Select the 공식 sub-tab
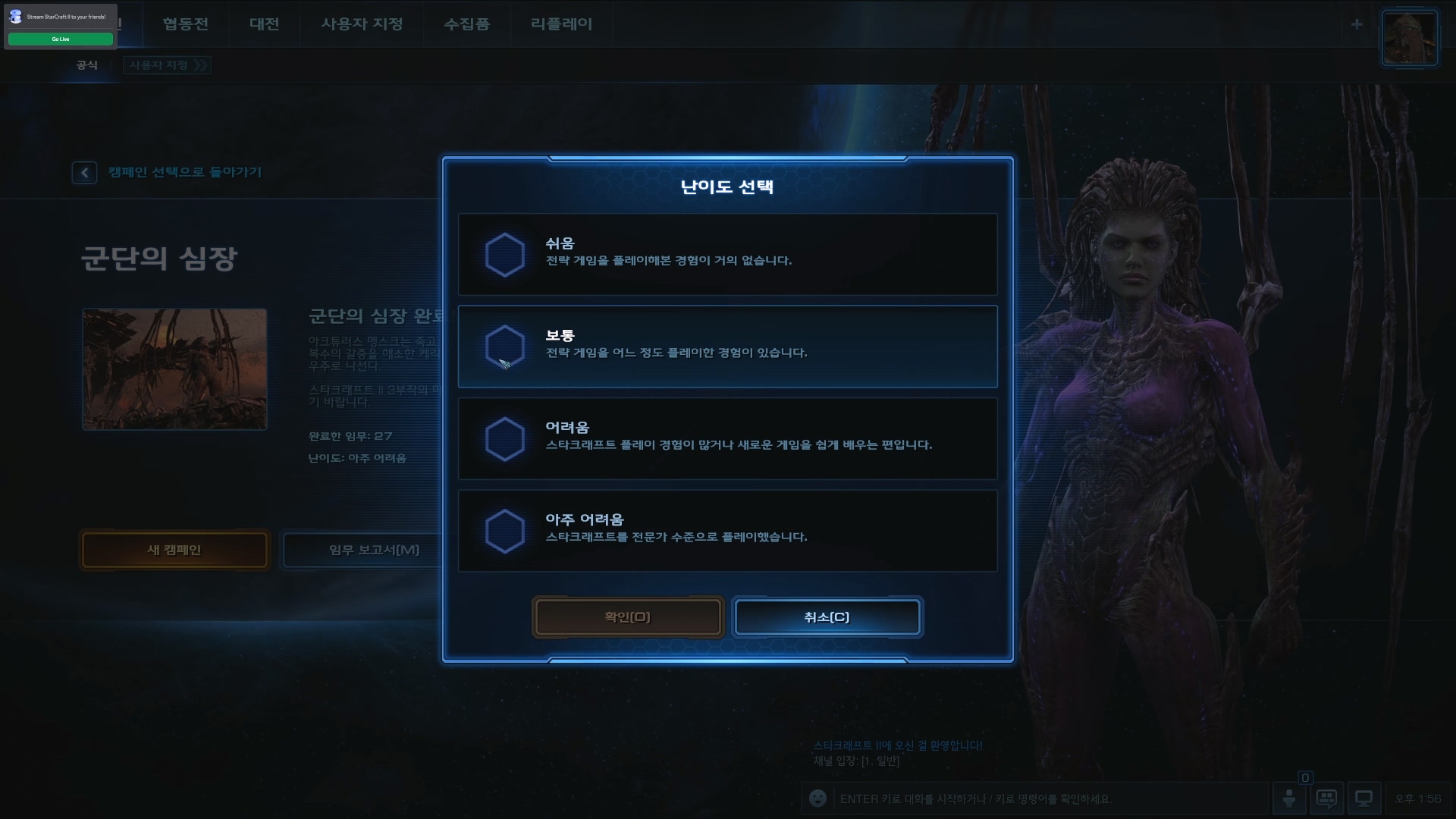The height and width of the screenshot is (819, 1456). coord(86,65)
